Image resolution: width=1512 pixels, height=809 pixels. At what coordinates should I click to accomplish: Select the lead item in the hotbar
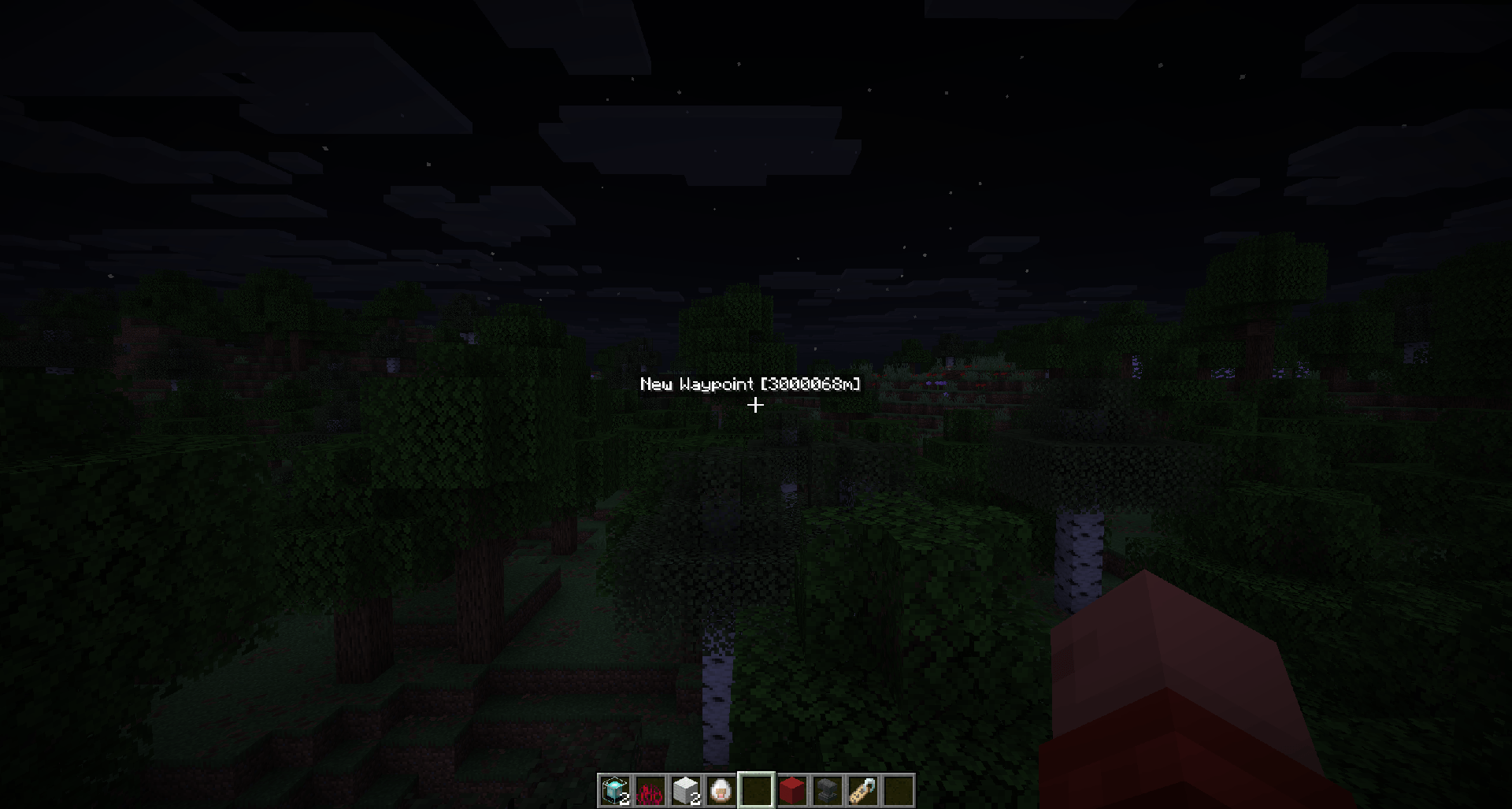pos(862,790)
